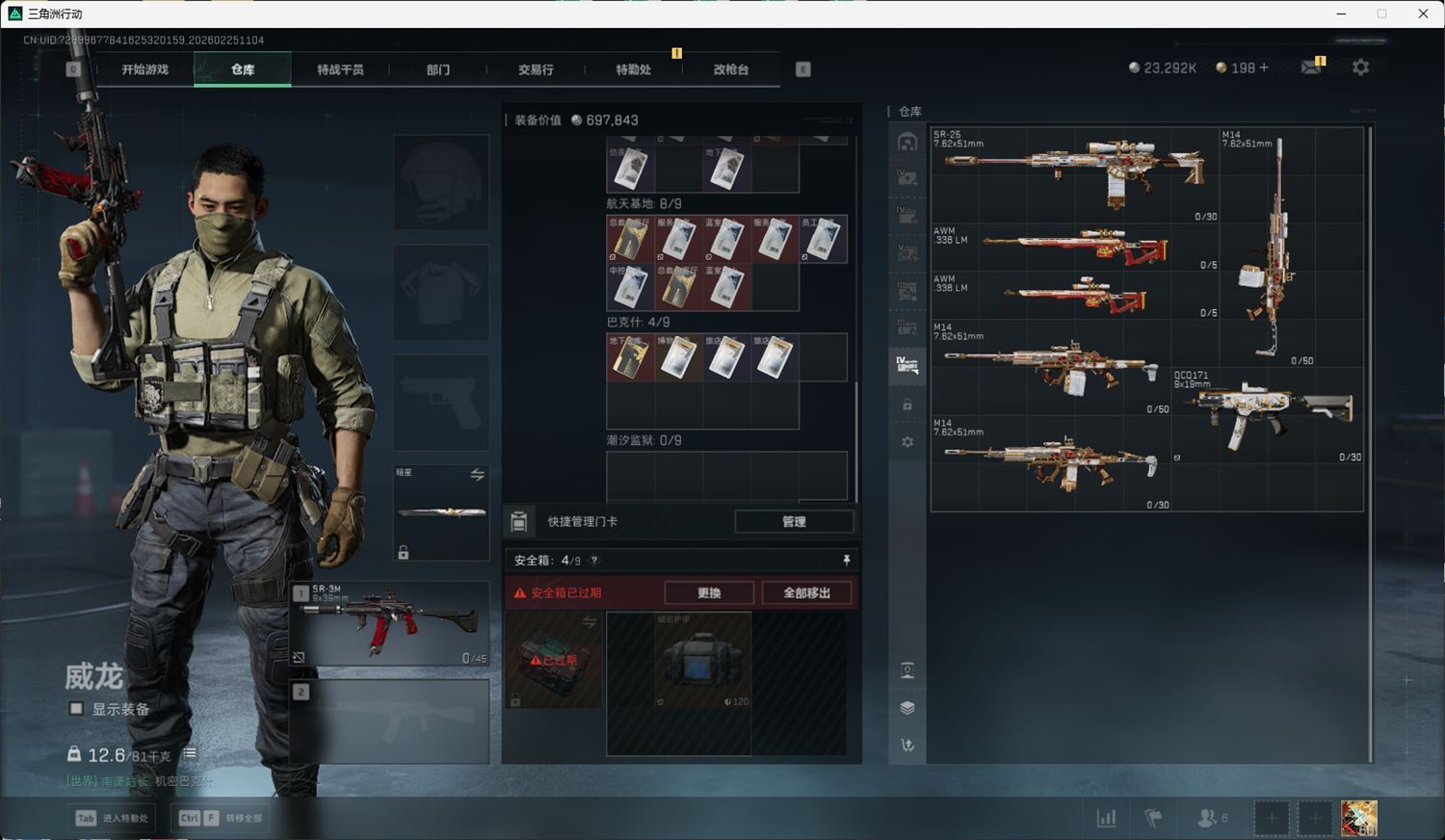Viewport: 1445px width, 840px height.
Task: Select the 特勤处 tab
Action: coord(633,69)
